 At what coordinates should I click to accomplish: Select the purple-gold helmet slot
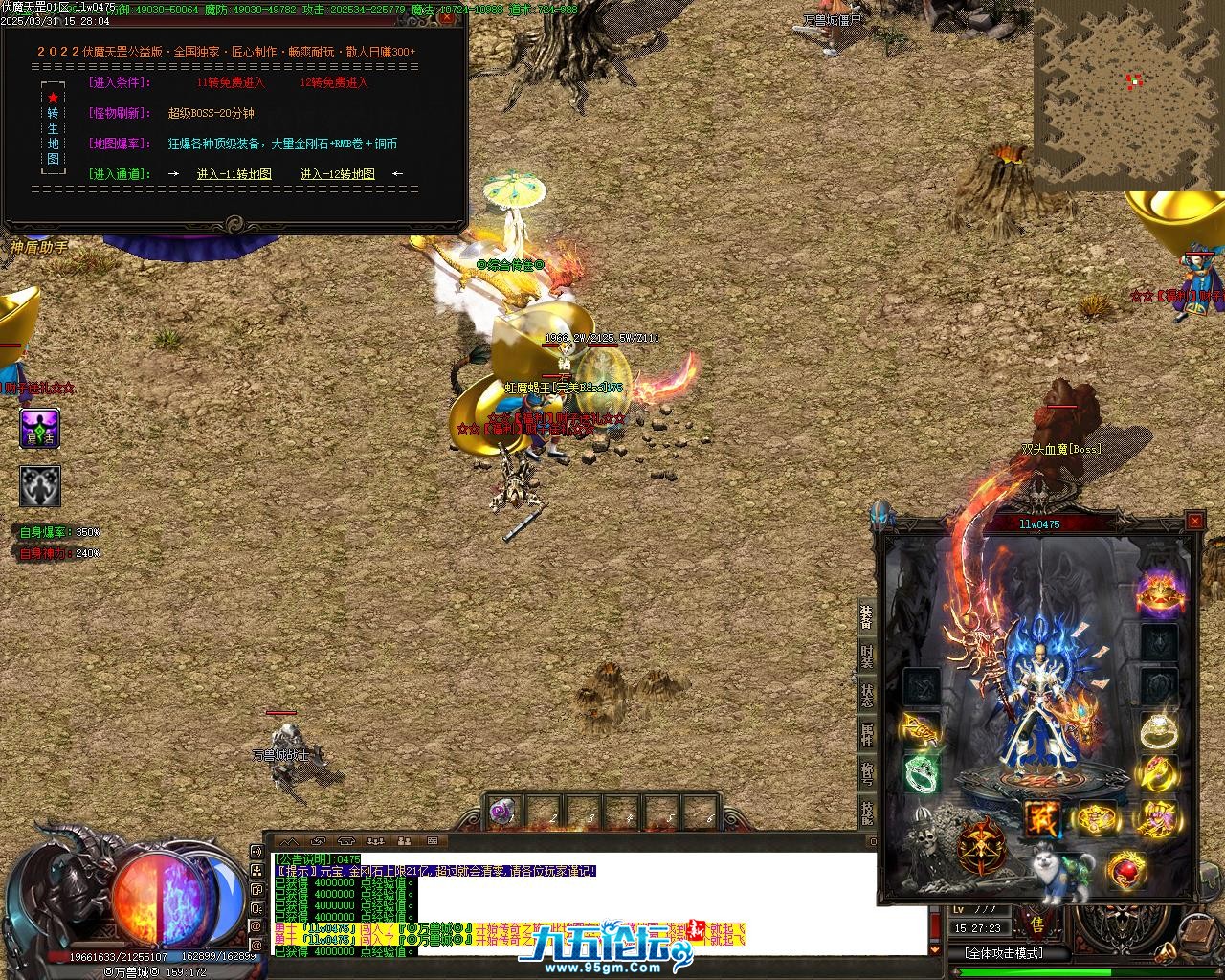pos(1159,591)
